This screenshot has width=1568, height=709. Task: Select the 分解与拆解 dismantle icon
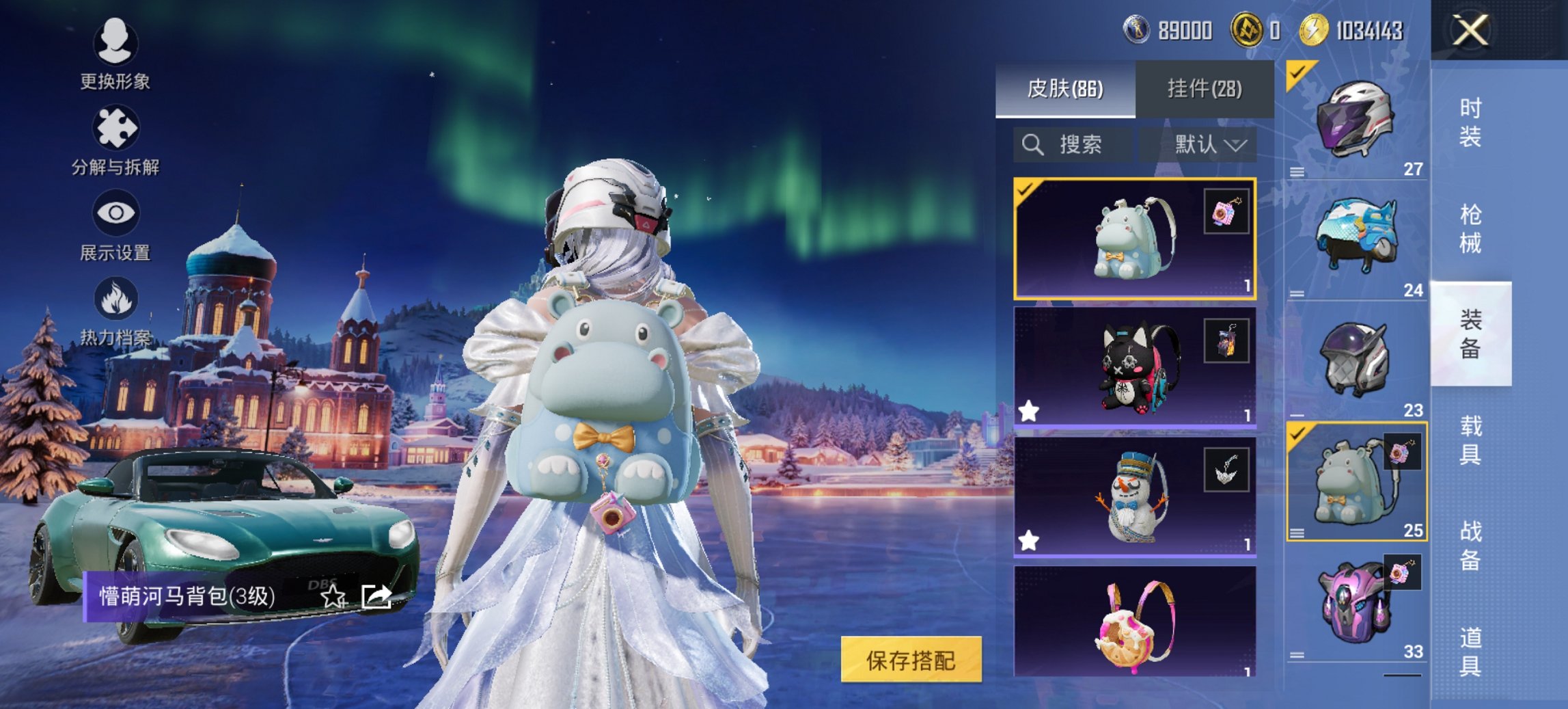116,126
